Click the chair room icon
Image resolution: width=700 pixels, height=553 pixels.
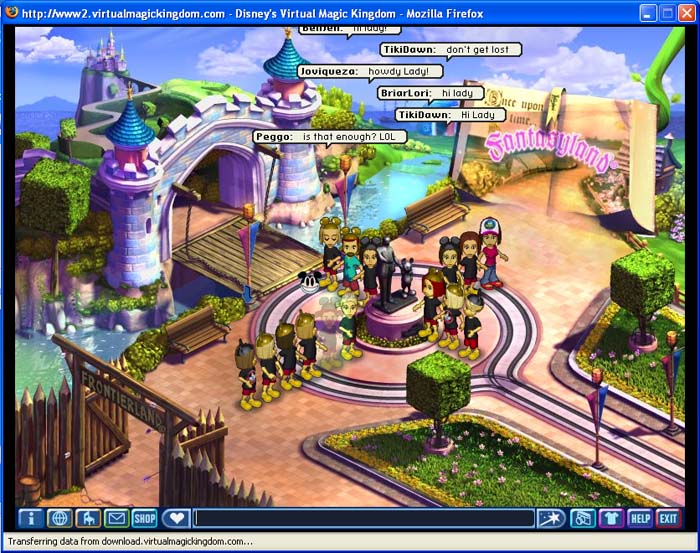point(88,518)
